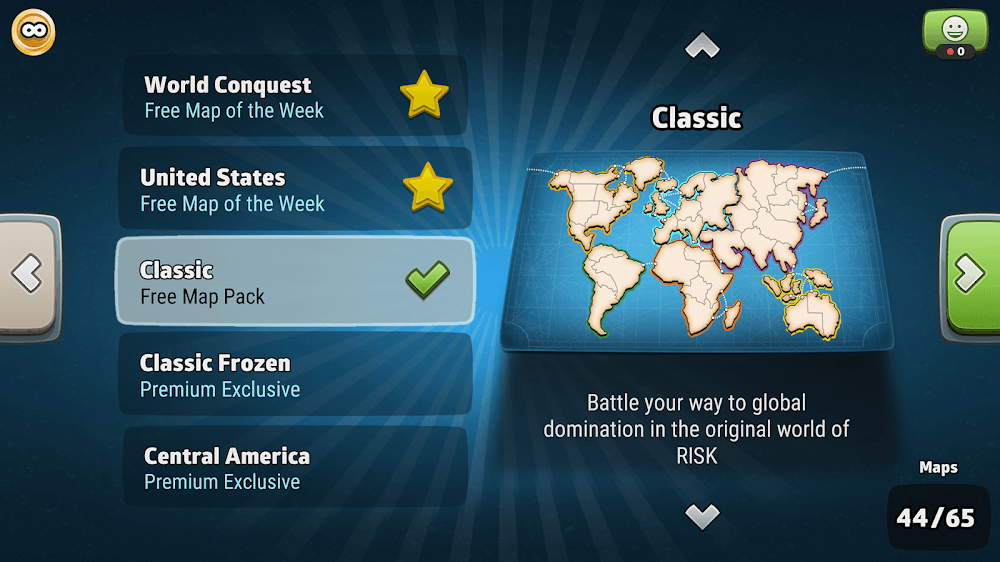Viewport: 1000px width, 562px height.
Task: Choose the Central America map
Action: [295, 466]
